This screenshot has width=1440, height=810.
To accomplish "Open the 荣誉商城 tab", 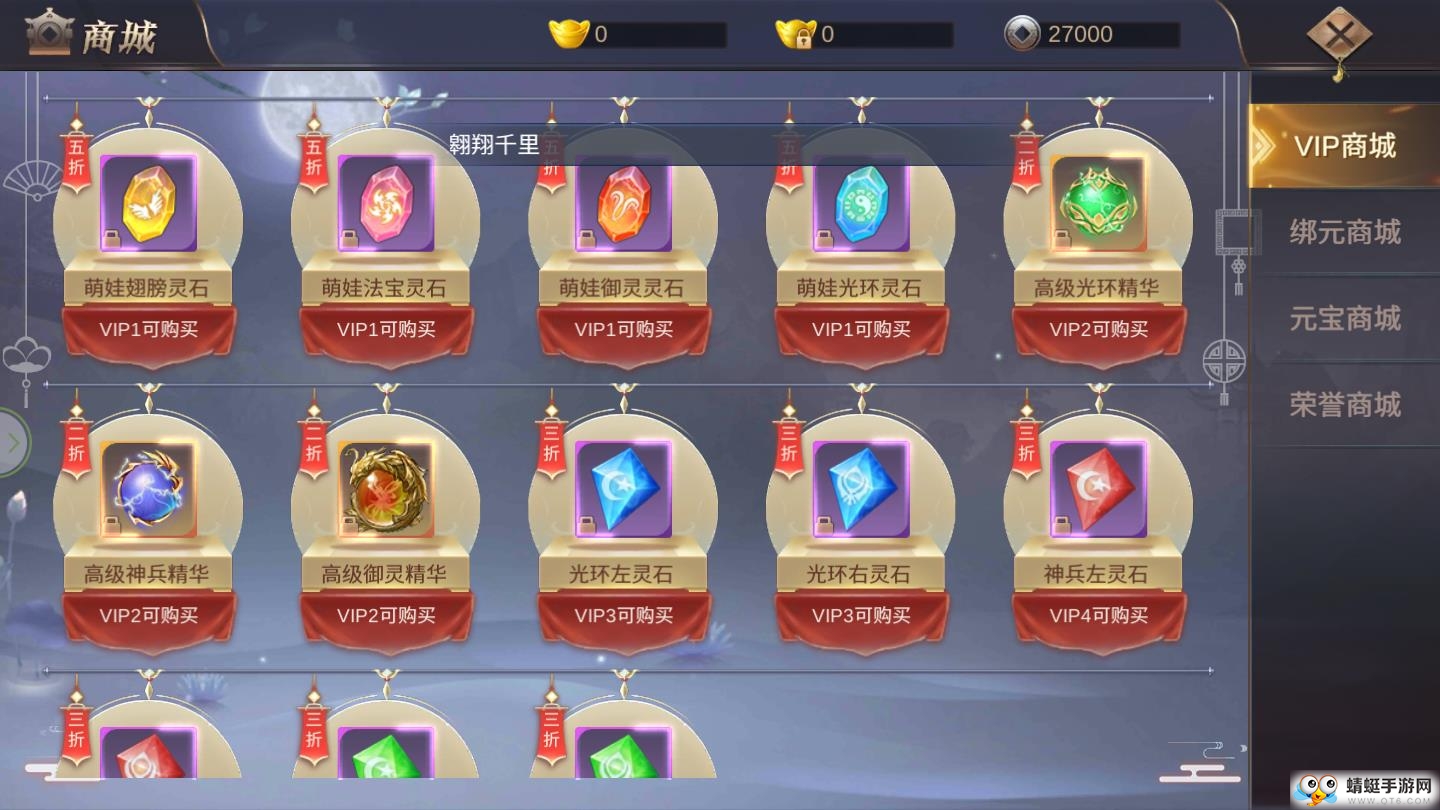I will [1346, 404].
